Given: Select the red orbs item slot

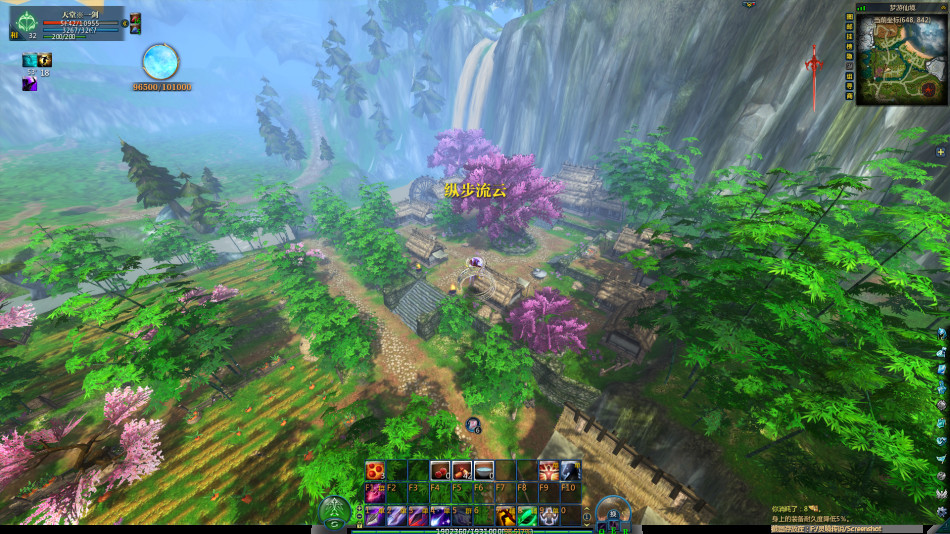Looking at the screenshot, I should [374, 470].
